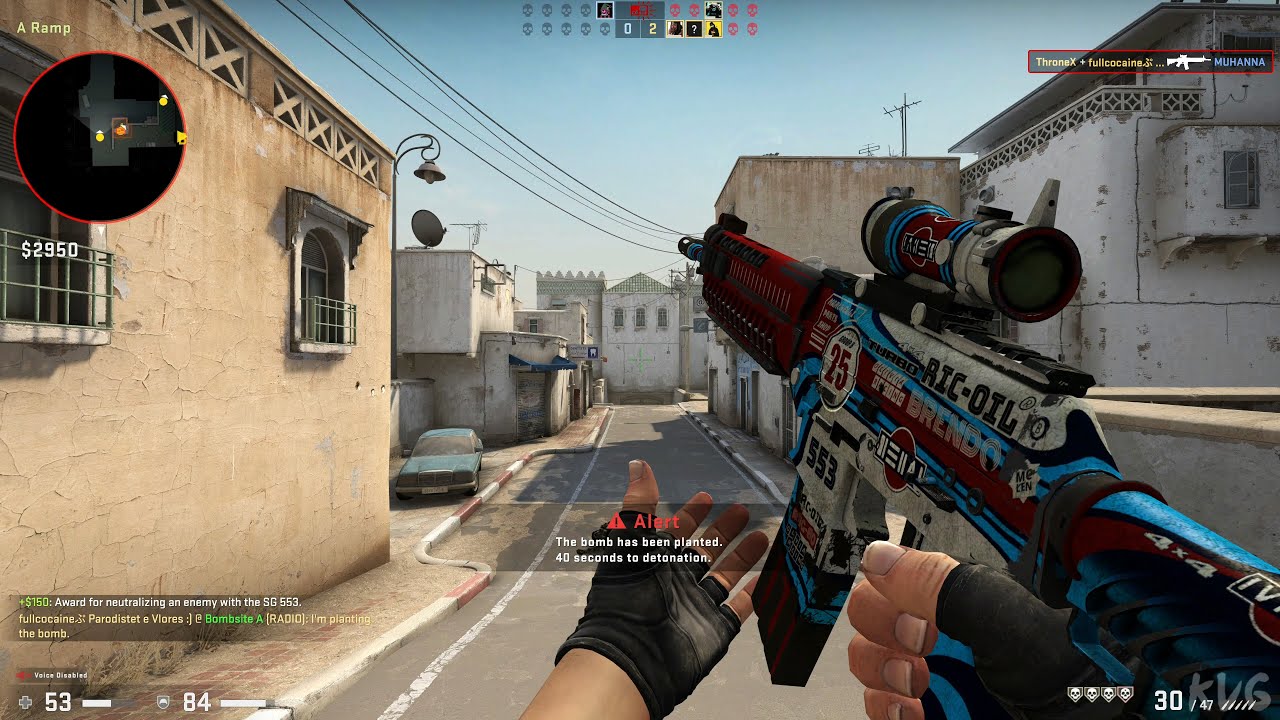1280x720 pixels.
Task: Click the health cross icon
Action: pyautogui.click(x=23, y=703)
